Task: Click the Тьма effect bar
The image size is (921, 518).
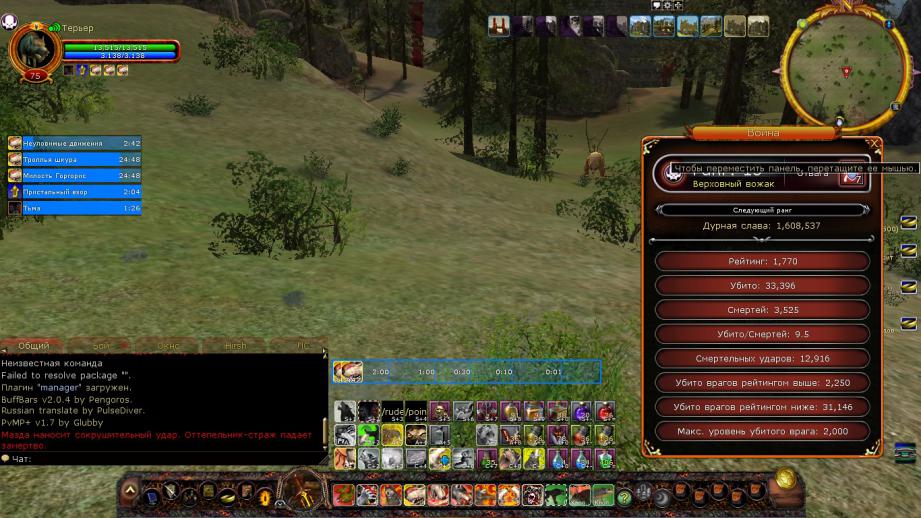Action: click(x=74, y=207)
